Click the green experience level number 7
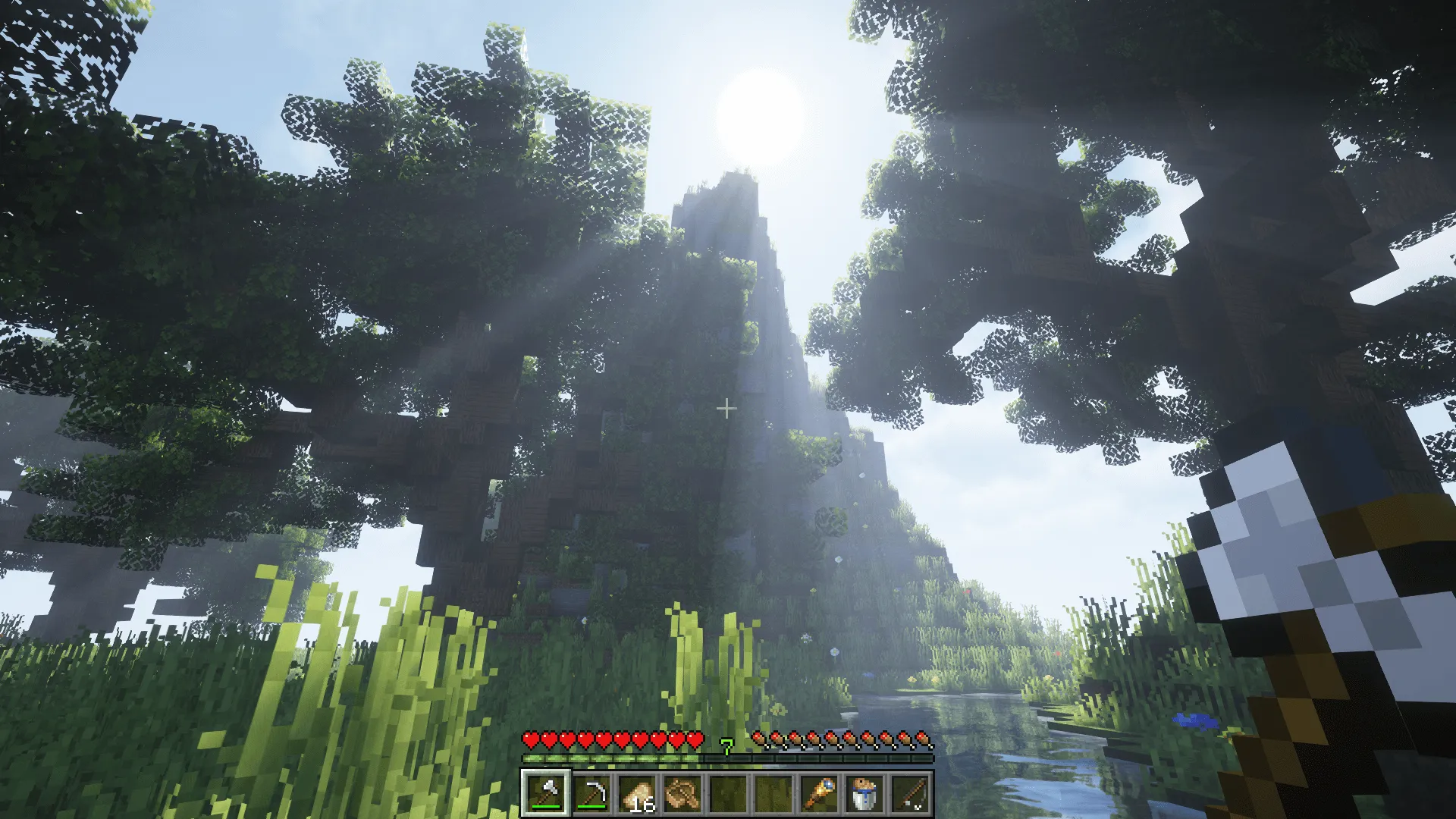This screenshot has width=1456, height=819. tap(726, 746)
